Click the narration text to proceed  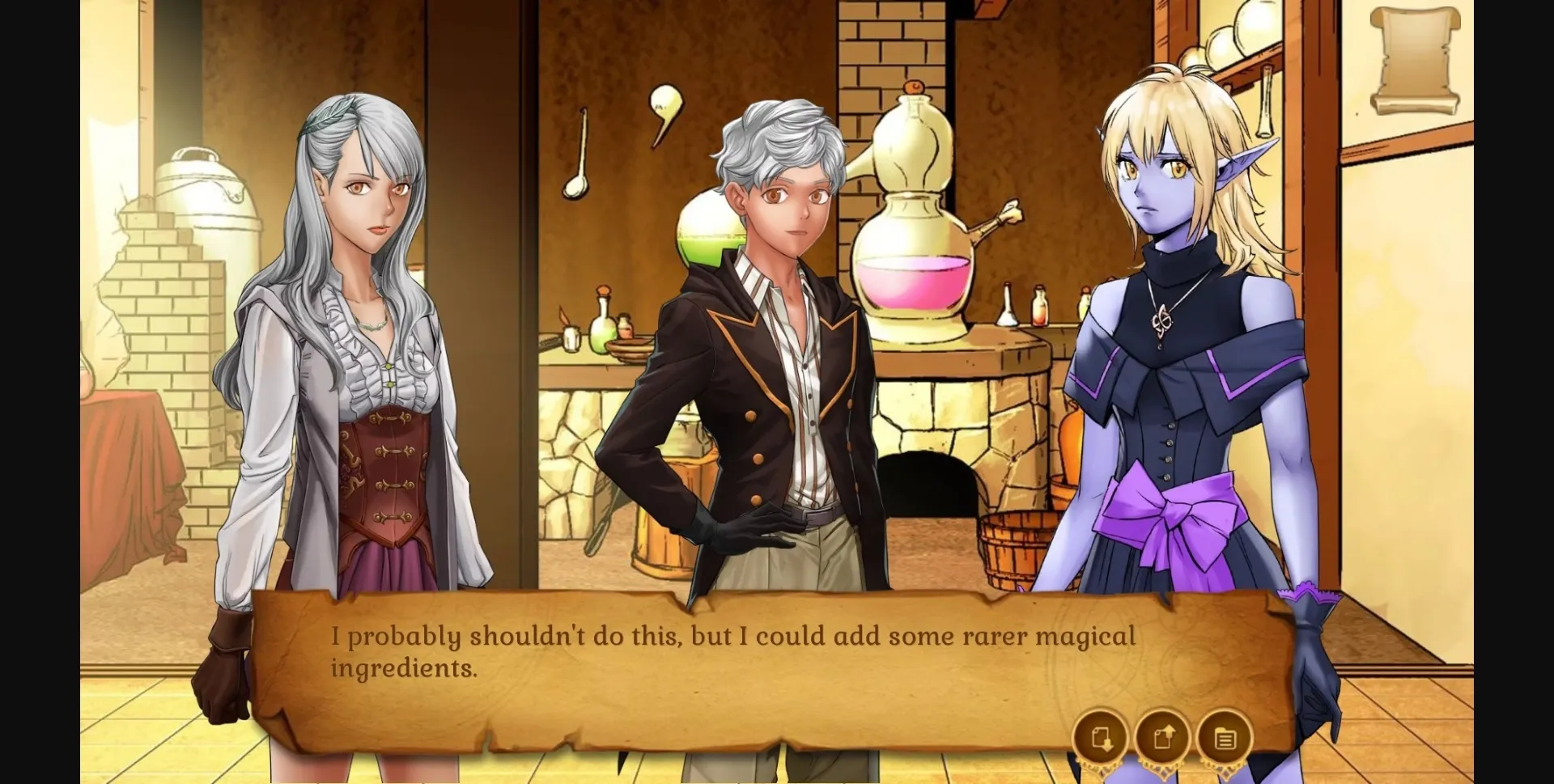tap(728, 647)
